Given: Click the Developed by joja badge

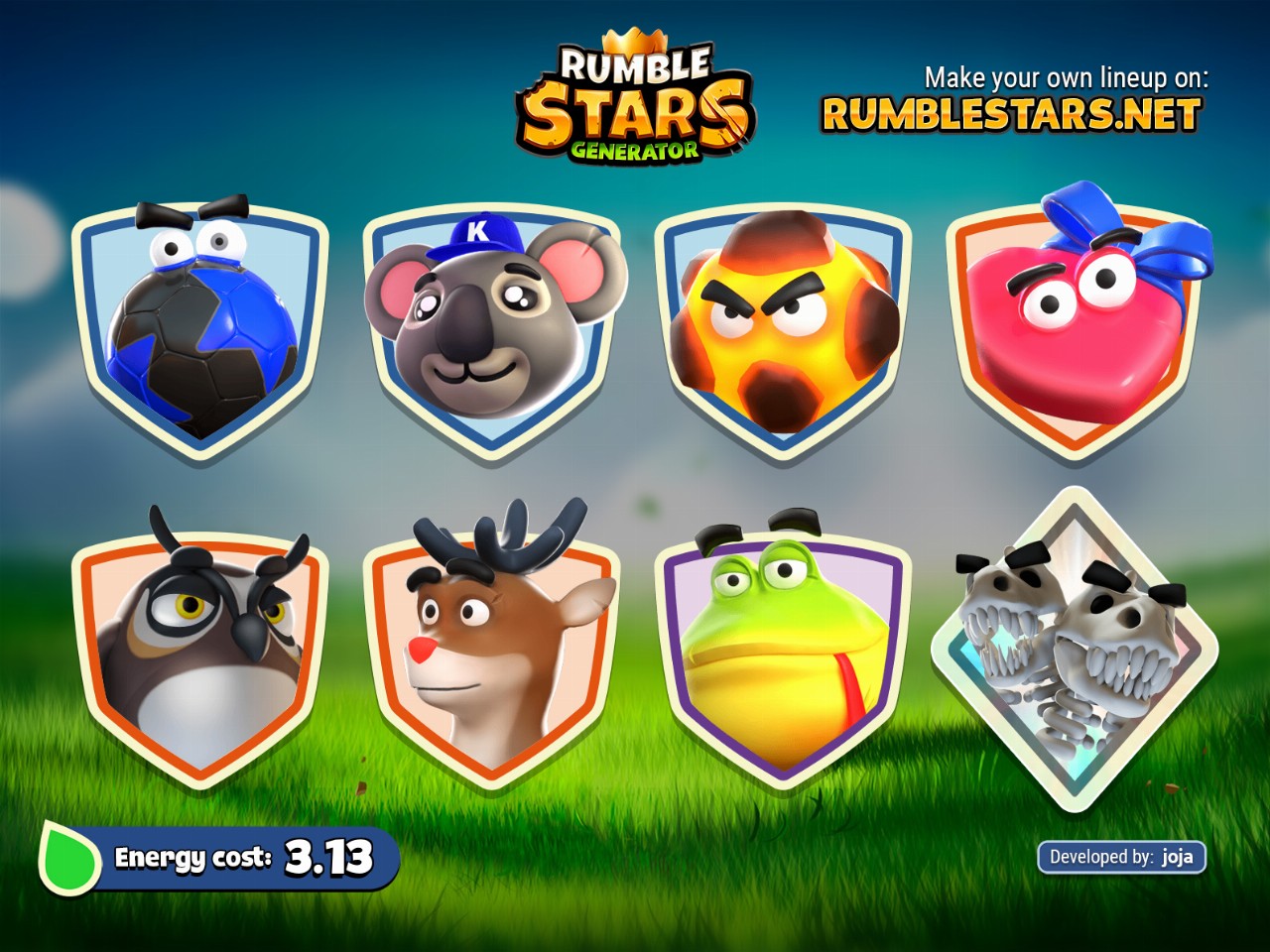Looking at the screenshot, I should pos(1121,857).
